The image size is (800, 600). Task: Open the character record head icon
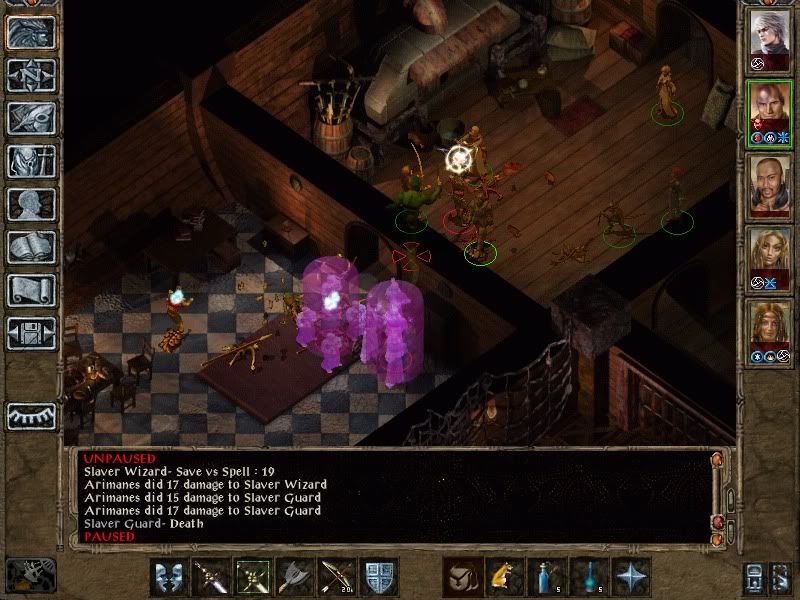pos(31,204)
